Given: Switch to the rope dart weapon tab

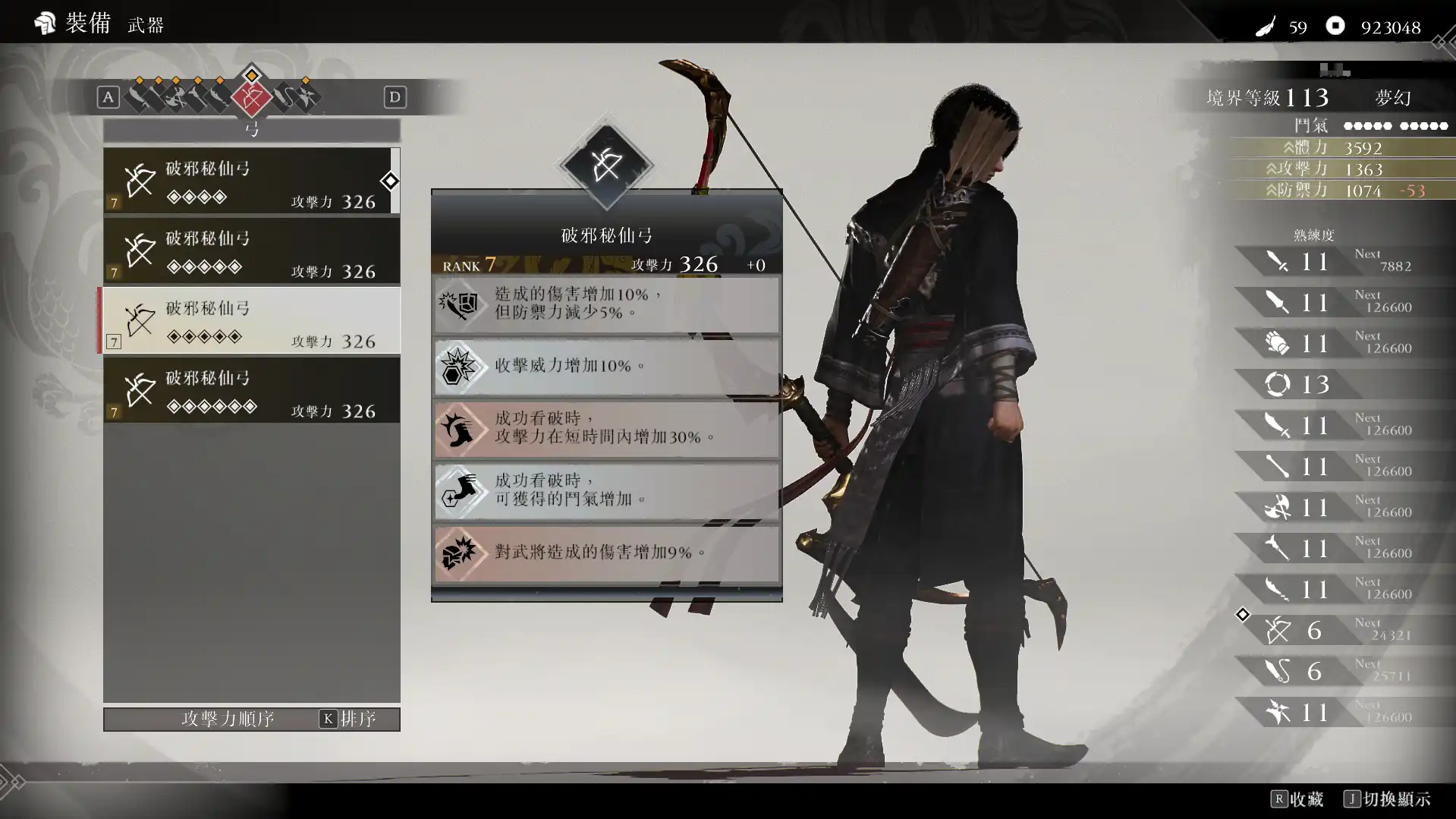Looking at the screenshot, I should (x=284, y=97).
